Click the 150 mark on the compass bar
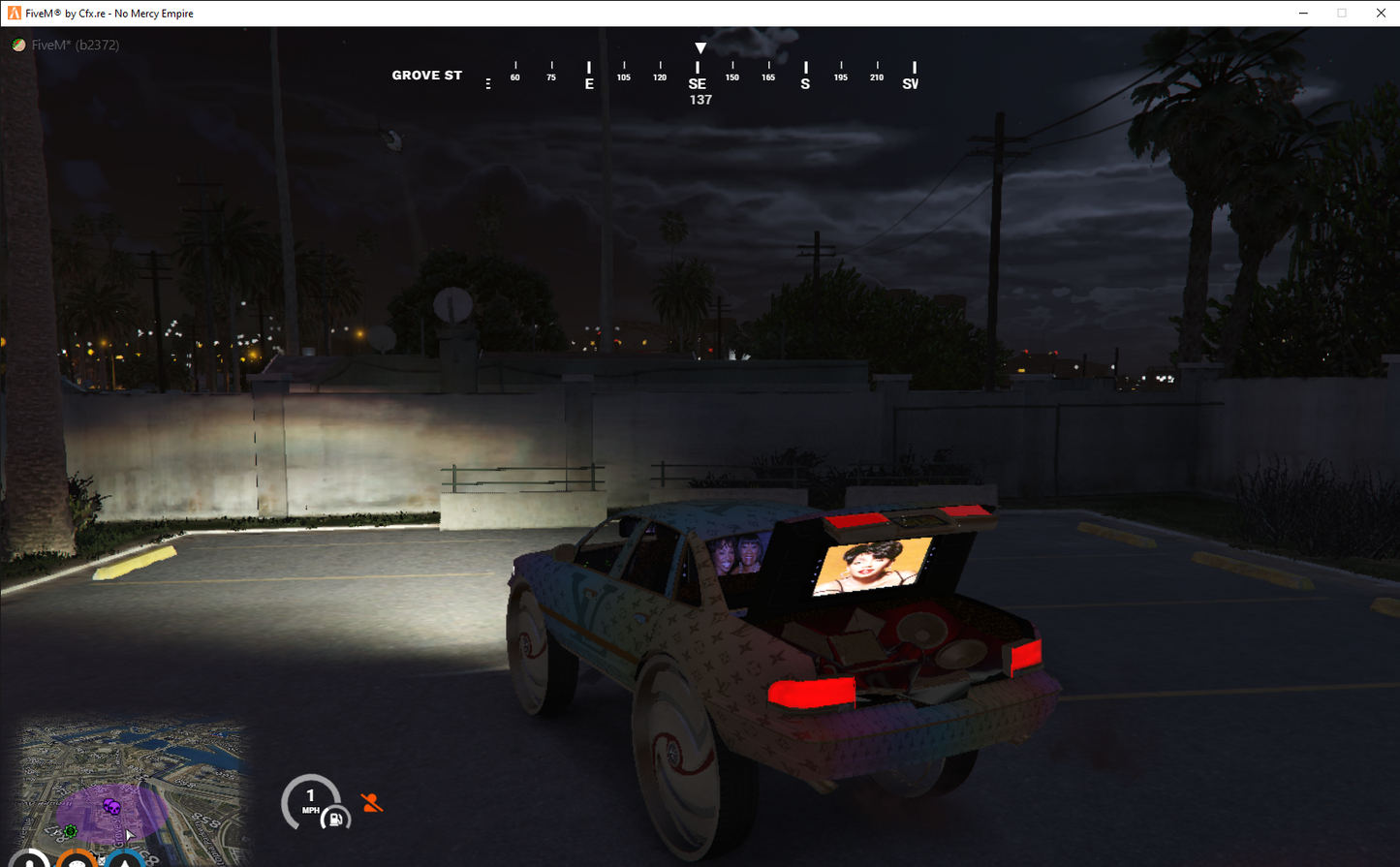The height and width of the screenshot is (867, 1400). pos(731,77)
